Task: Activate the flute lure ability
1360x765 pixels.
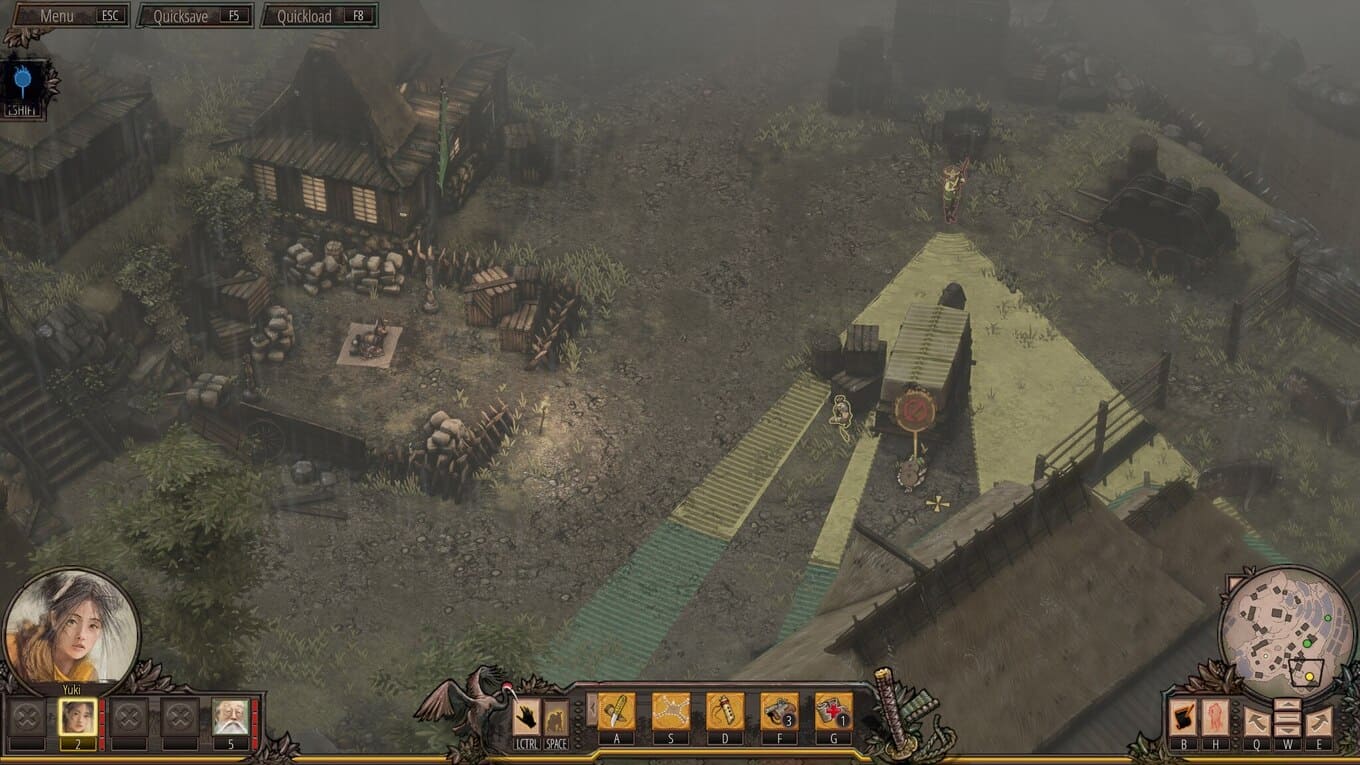Action: pyautogui.click(x=725, y=712)
